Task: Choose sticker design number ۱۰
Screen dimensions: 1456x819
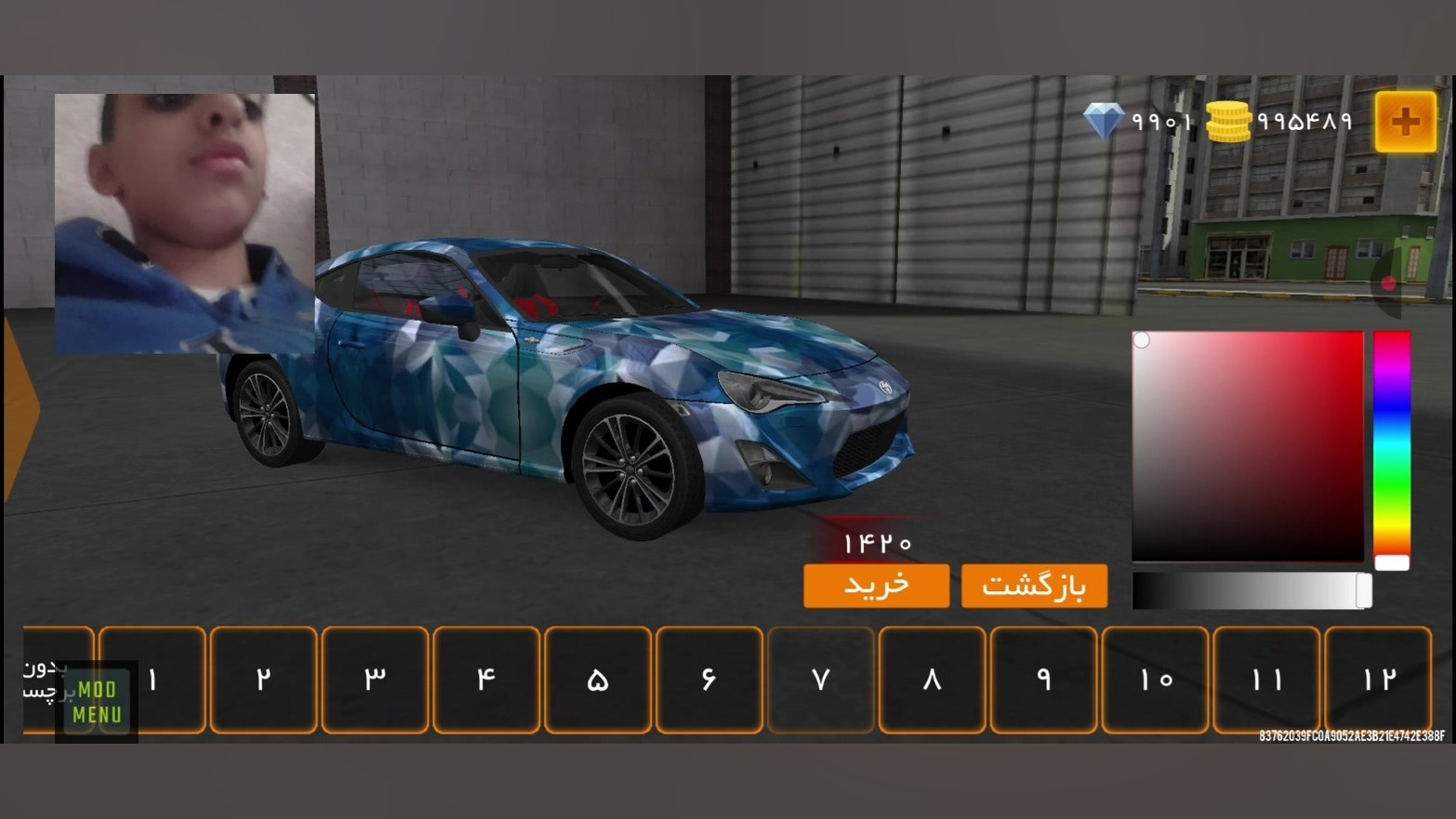Action: pos(1155,680)
